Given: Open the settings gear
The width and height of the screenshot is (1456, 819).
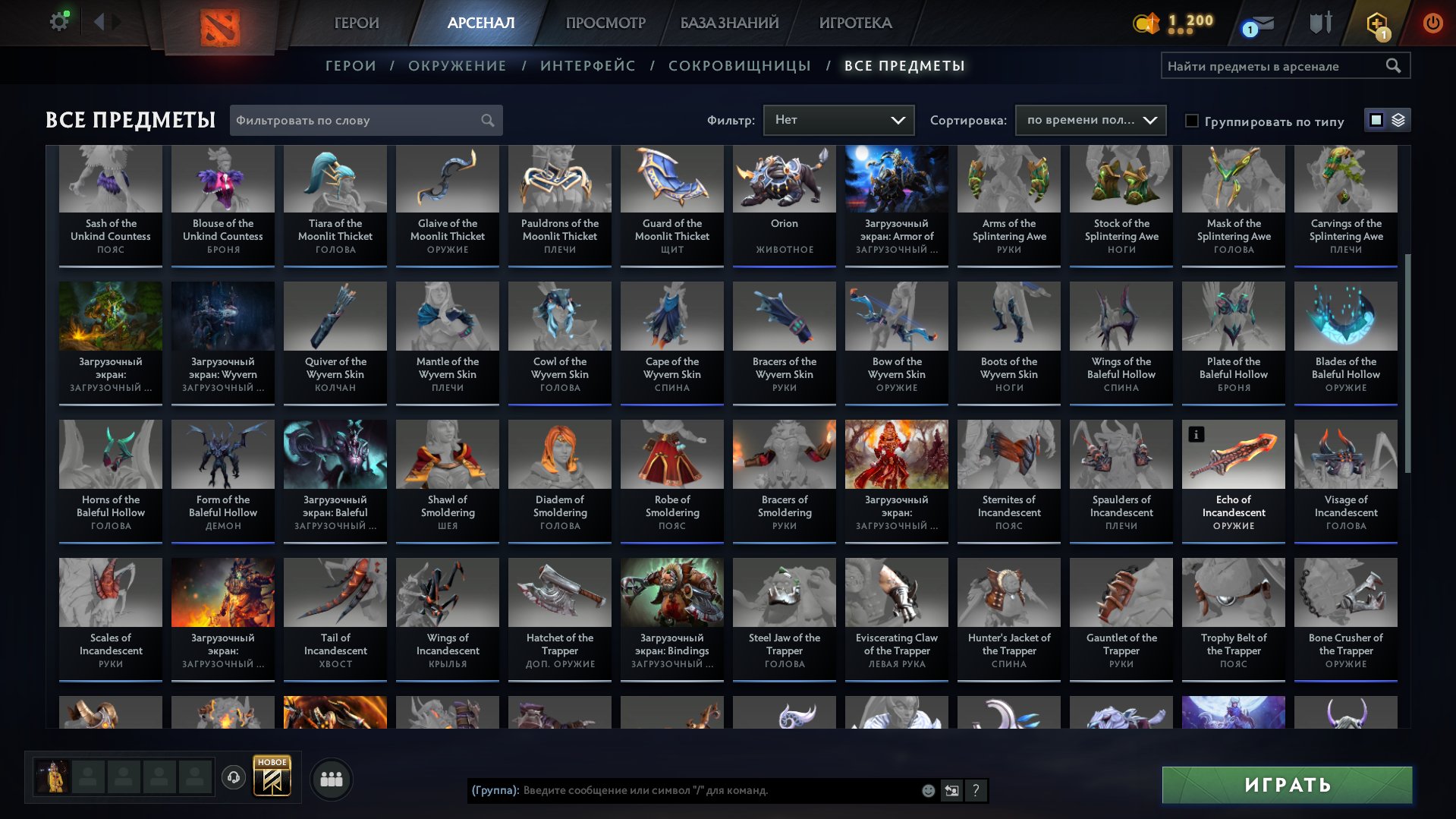Looking at the screenshot, I should pos(57,22).
